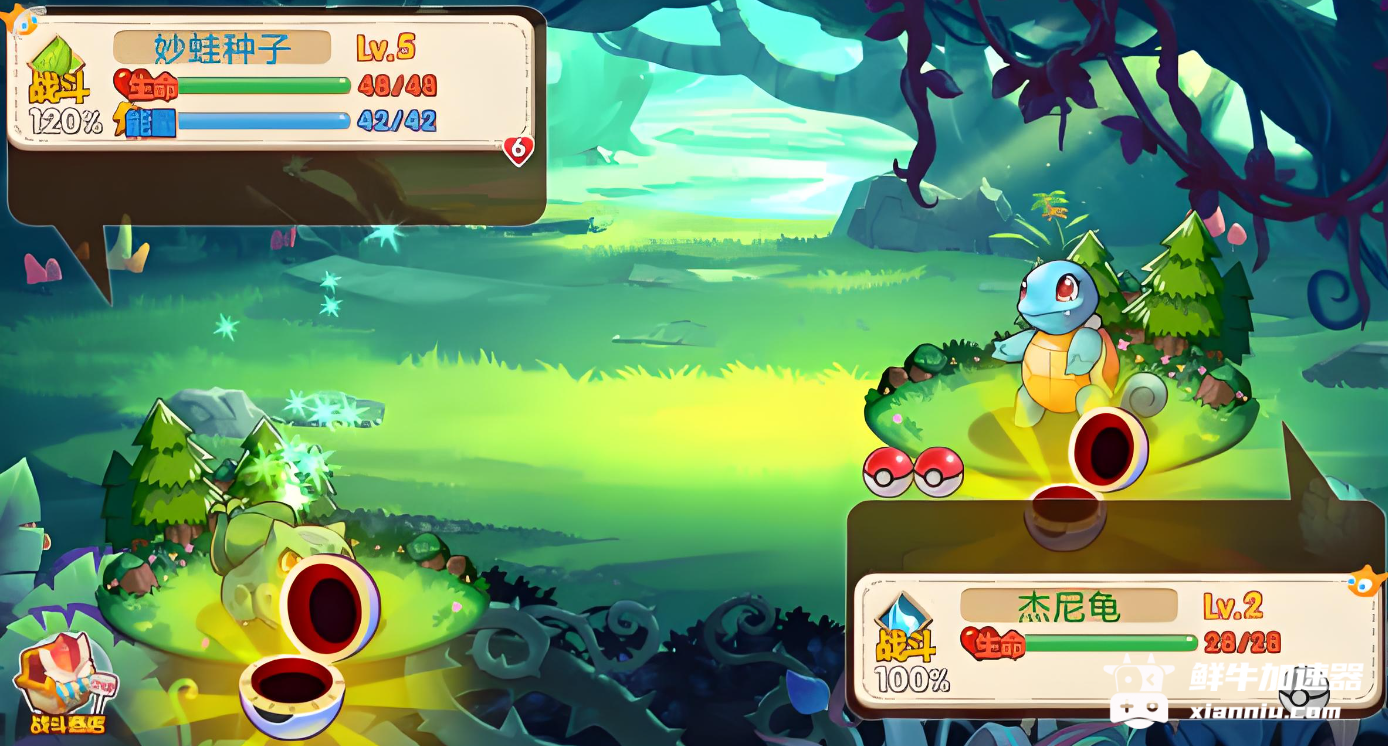Click the orange fish mascot on 杰尼龟's panel
This screenshot has width=1388, height=746.
coord(1365,581)
